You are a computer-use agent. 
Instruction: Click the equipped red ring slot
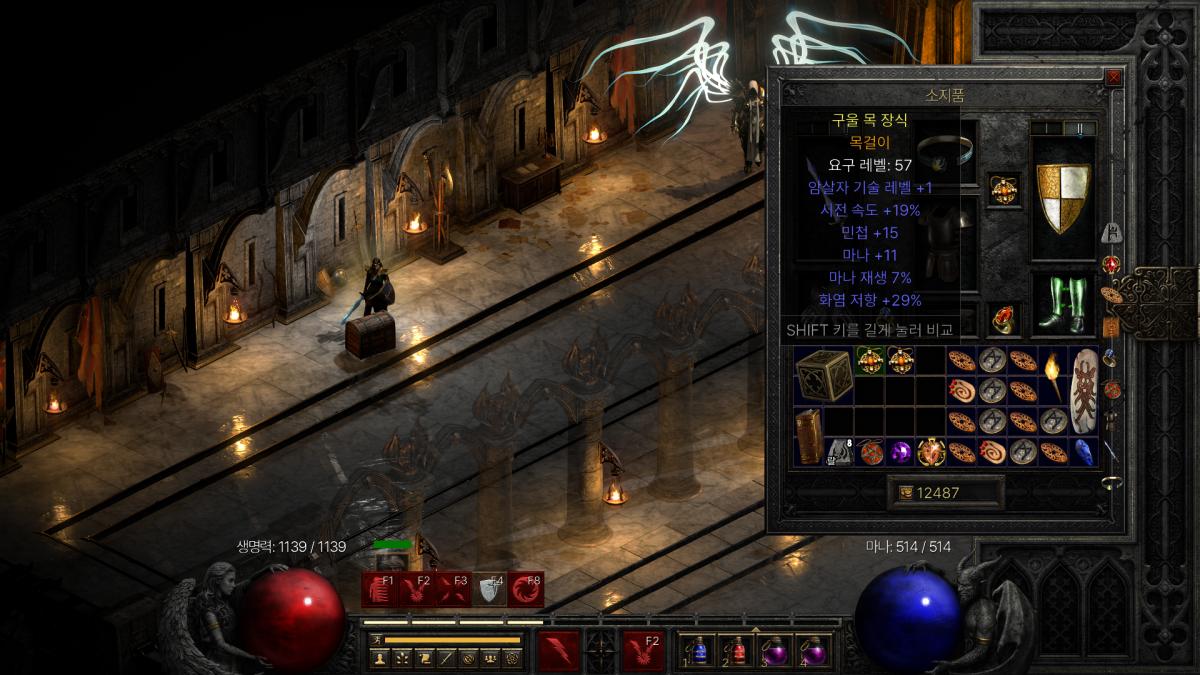1004,319
